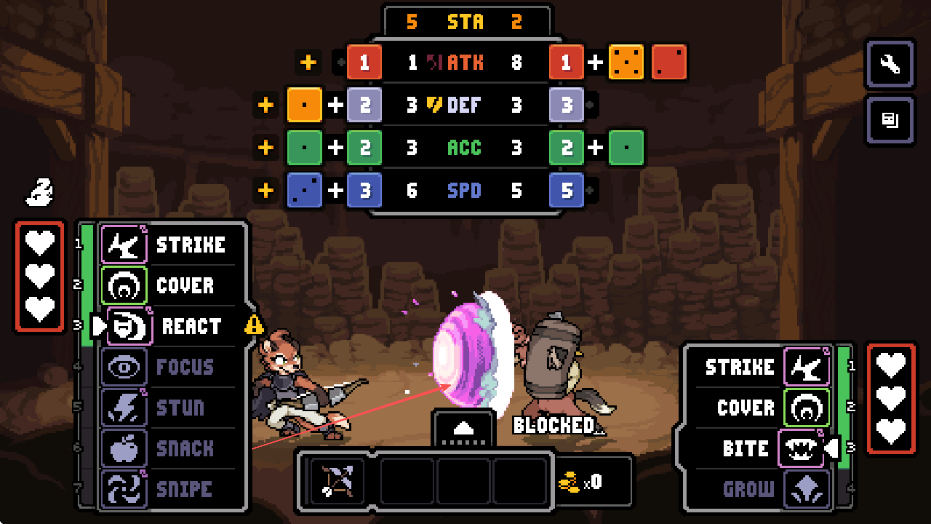Expand the up-arrow panel above item bar
This screenshot has width=931, height=524.
click(464, 426)
